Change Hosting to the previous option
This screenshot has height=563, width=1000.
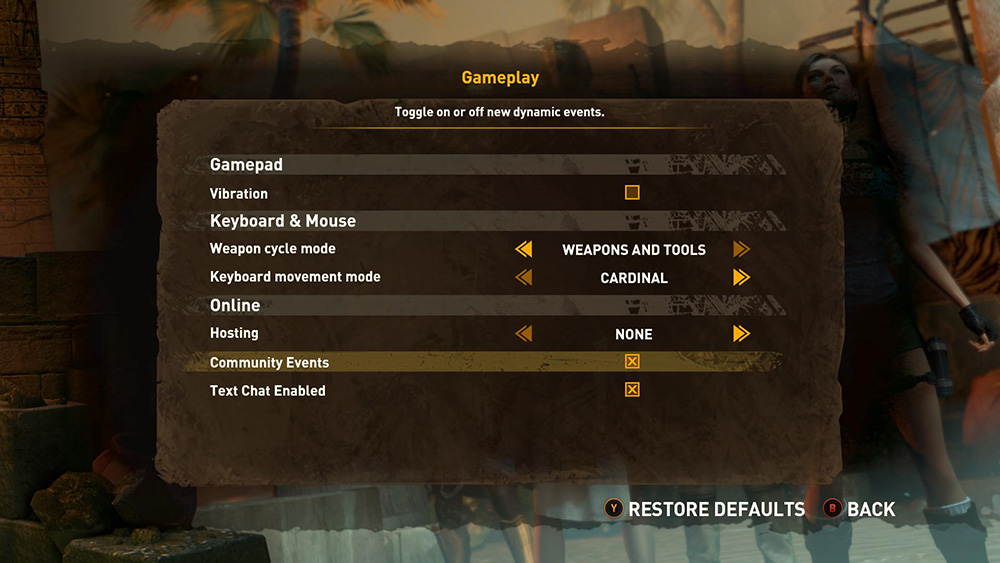pos(523,334)
